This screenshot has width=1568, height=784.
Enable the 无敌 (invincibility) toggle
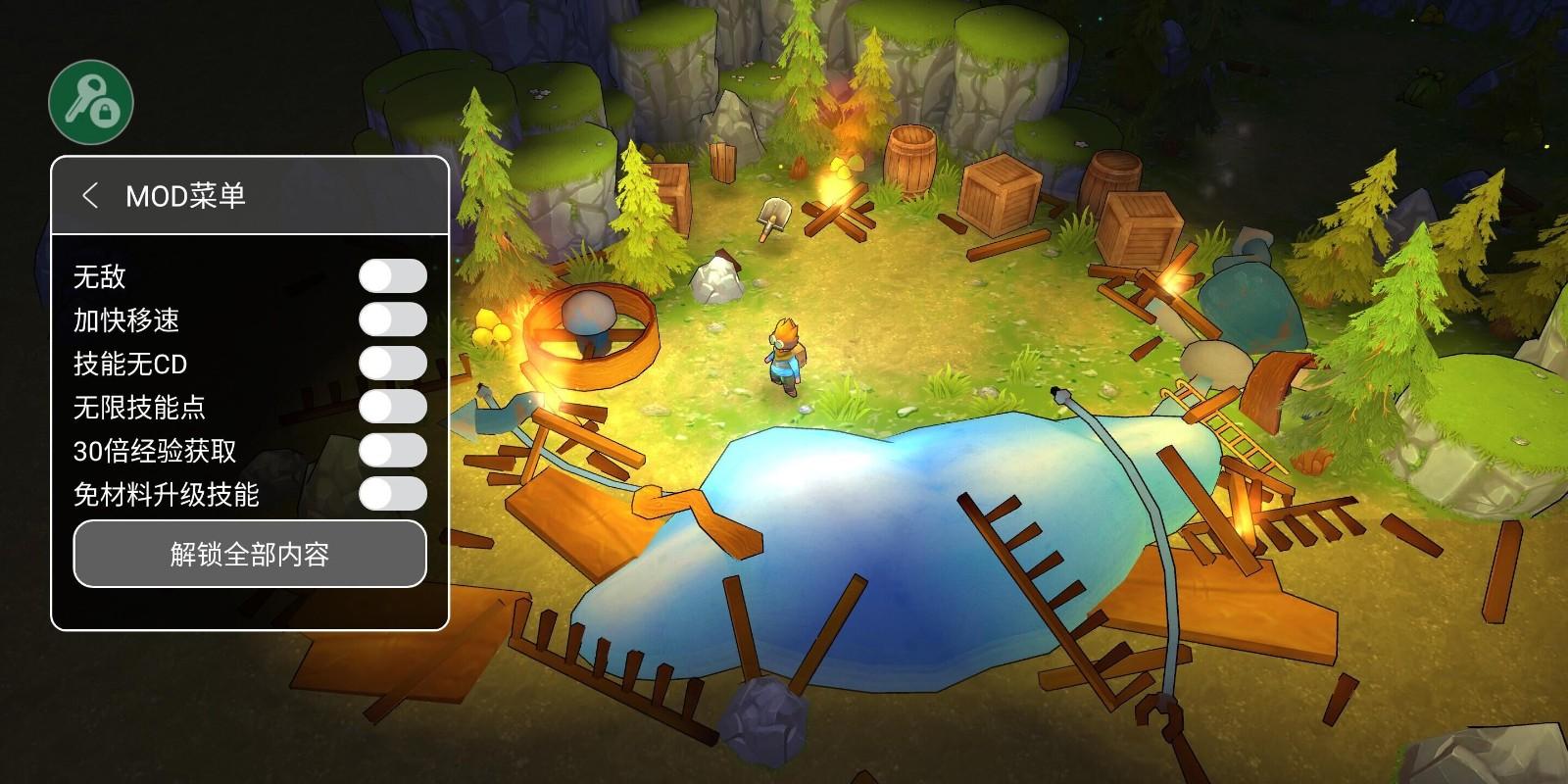click(392, 278)
